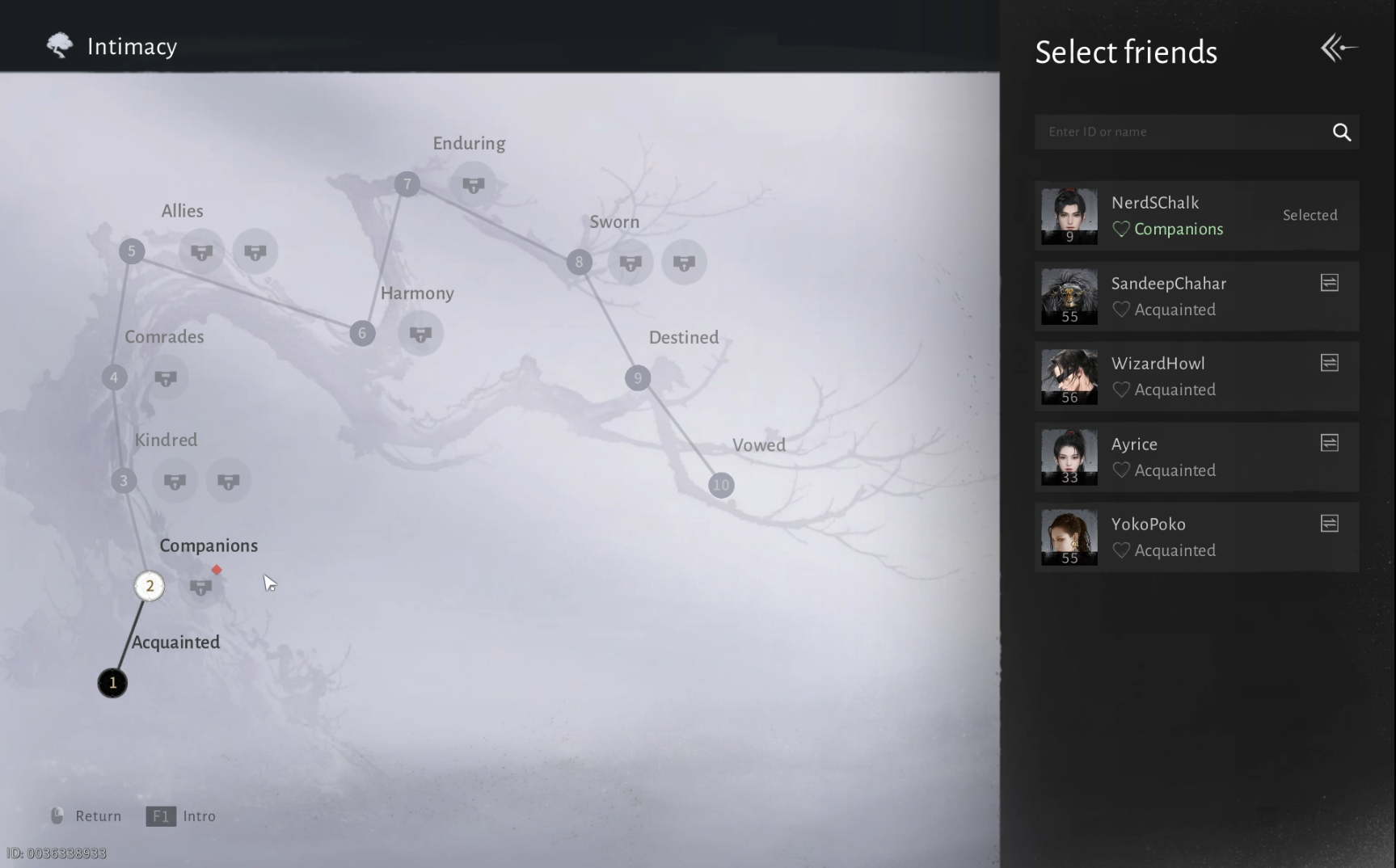The height and width of the screenshot is (868, 1396).
Task: Toggle the heart icon beside YokoPoko
Action: [x=1121, y=550]
